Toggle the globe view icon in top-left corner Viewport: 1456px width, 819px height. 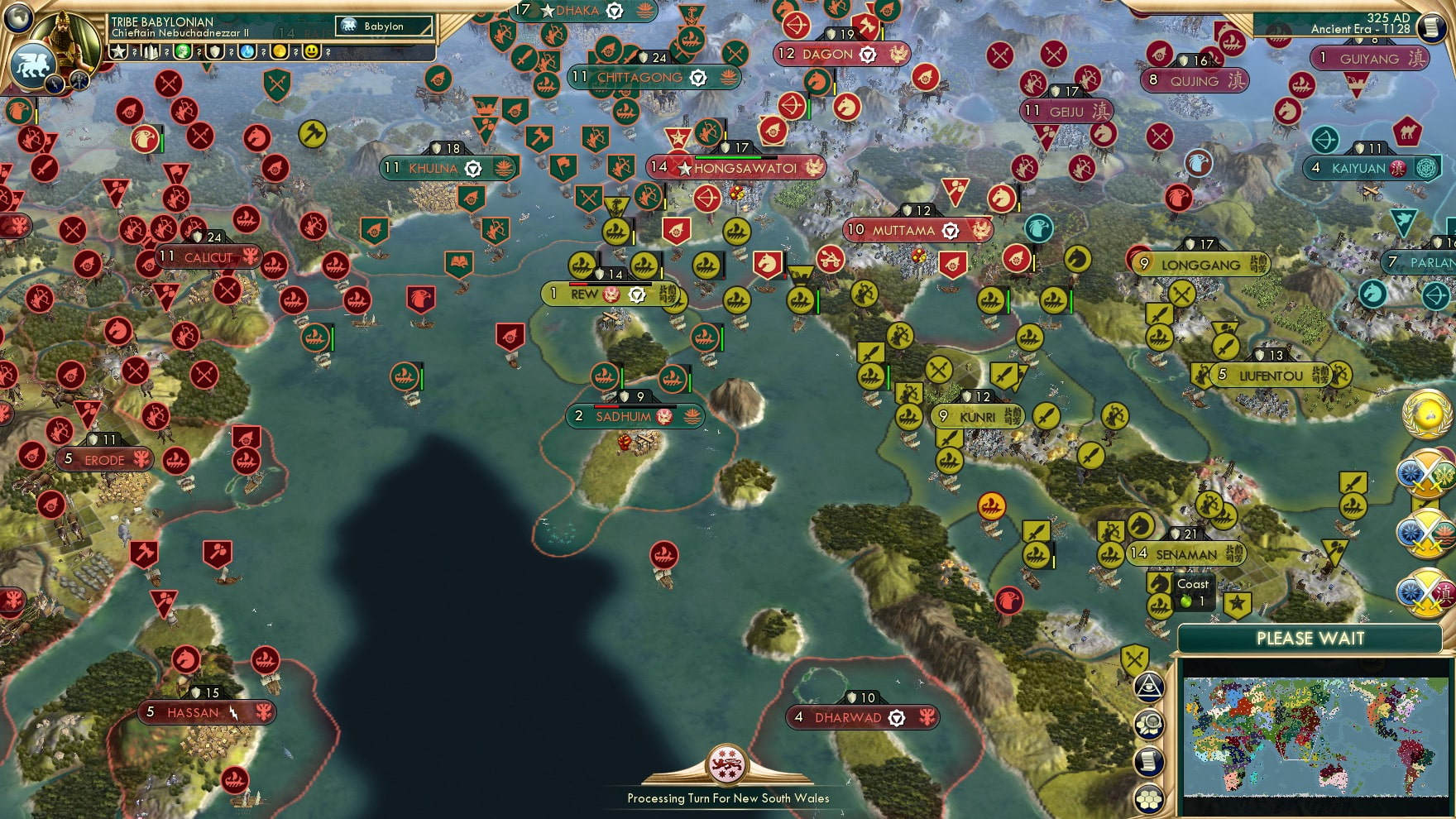(18, 18)
